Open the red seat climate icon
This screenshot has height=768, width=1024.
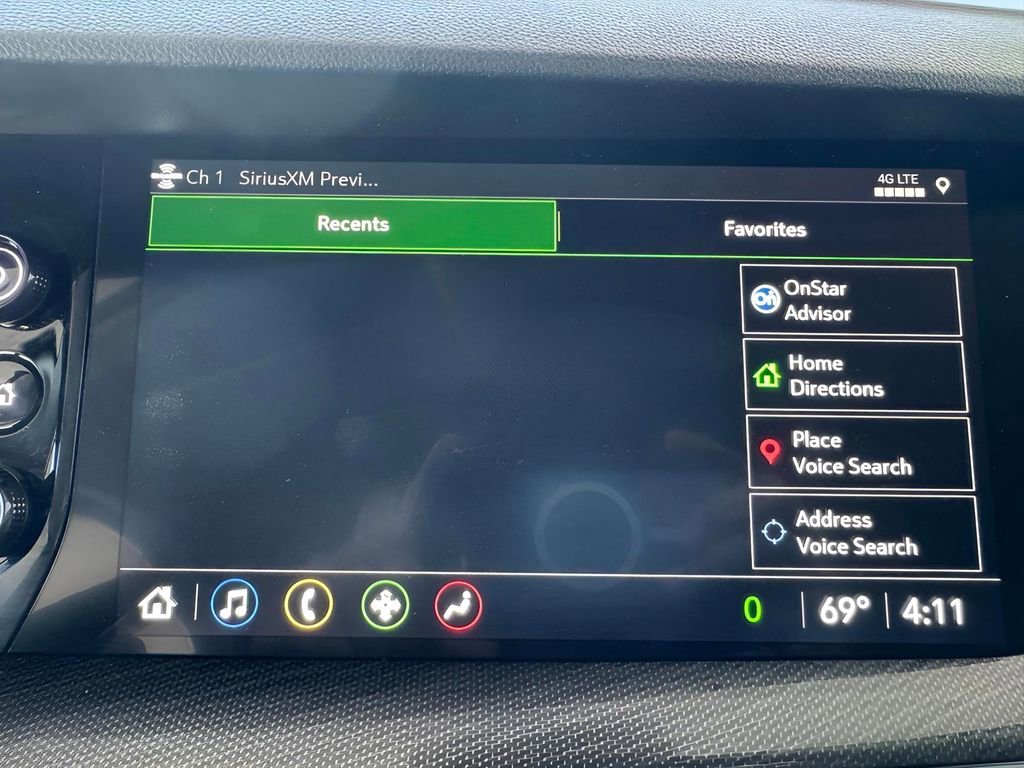(x=458, y=607)
